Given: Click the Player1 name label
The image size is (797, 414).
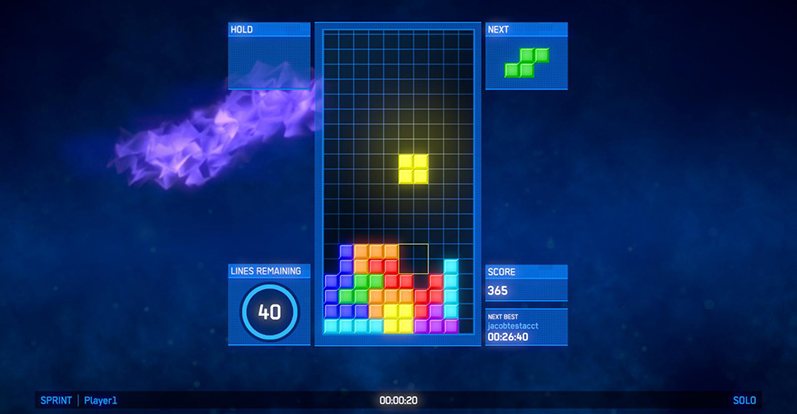Looking at the screenshot, I should coord(101,401).
